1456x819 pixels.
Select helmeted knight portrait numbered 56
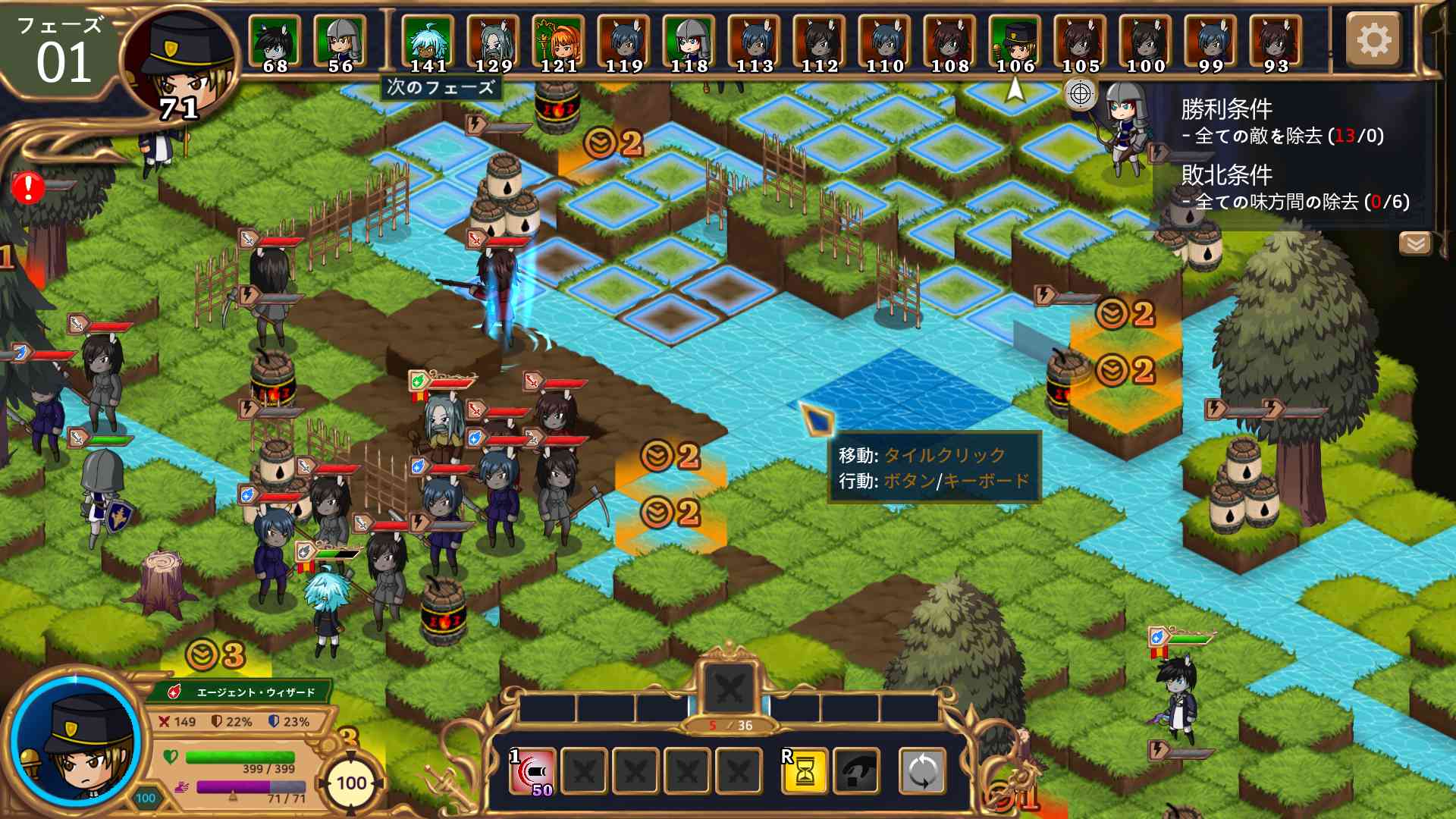(x=340, y=42)
